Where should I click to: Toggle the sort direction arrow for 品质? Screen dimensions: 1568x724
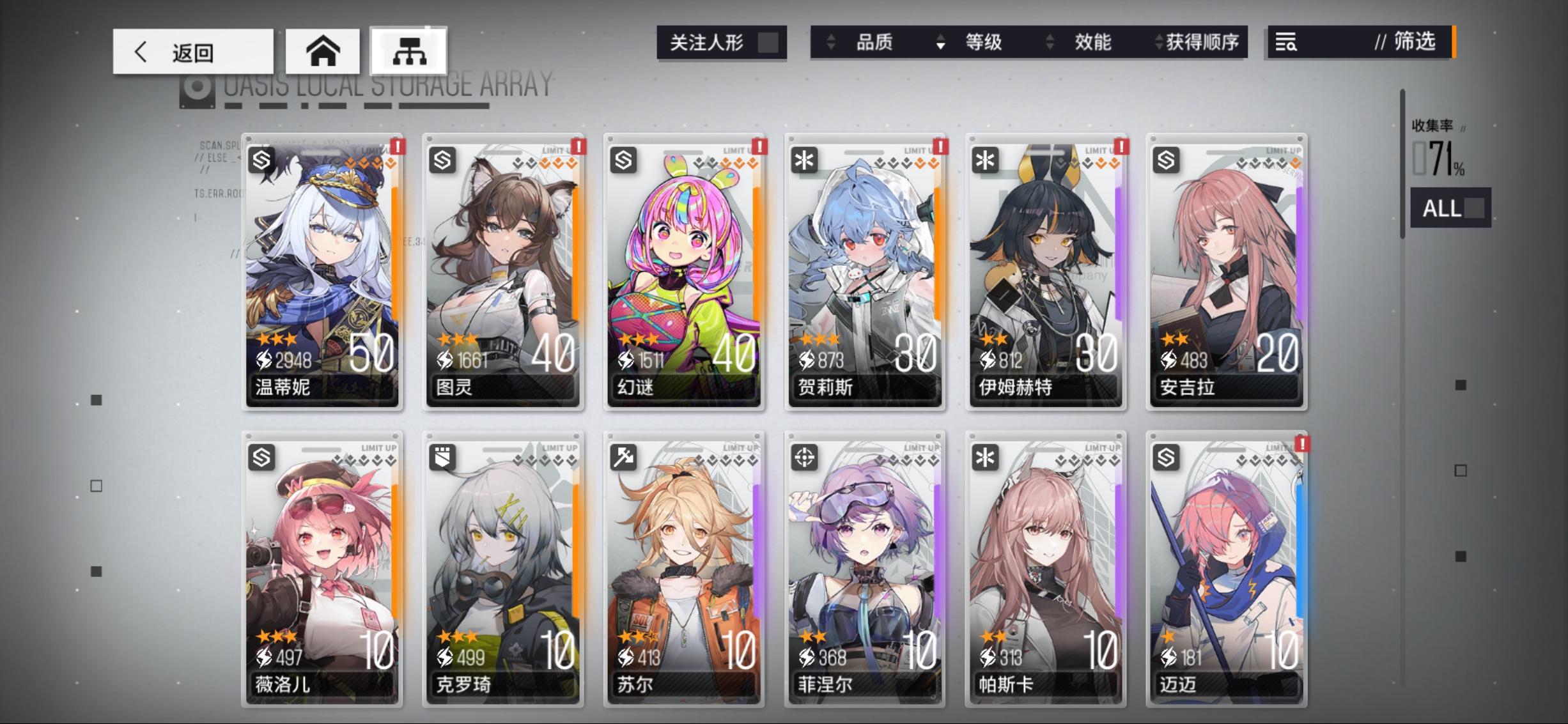831,42
